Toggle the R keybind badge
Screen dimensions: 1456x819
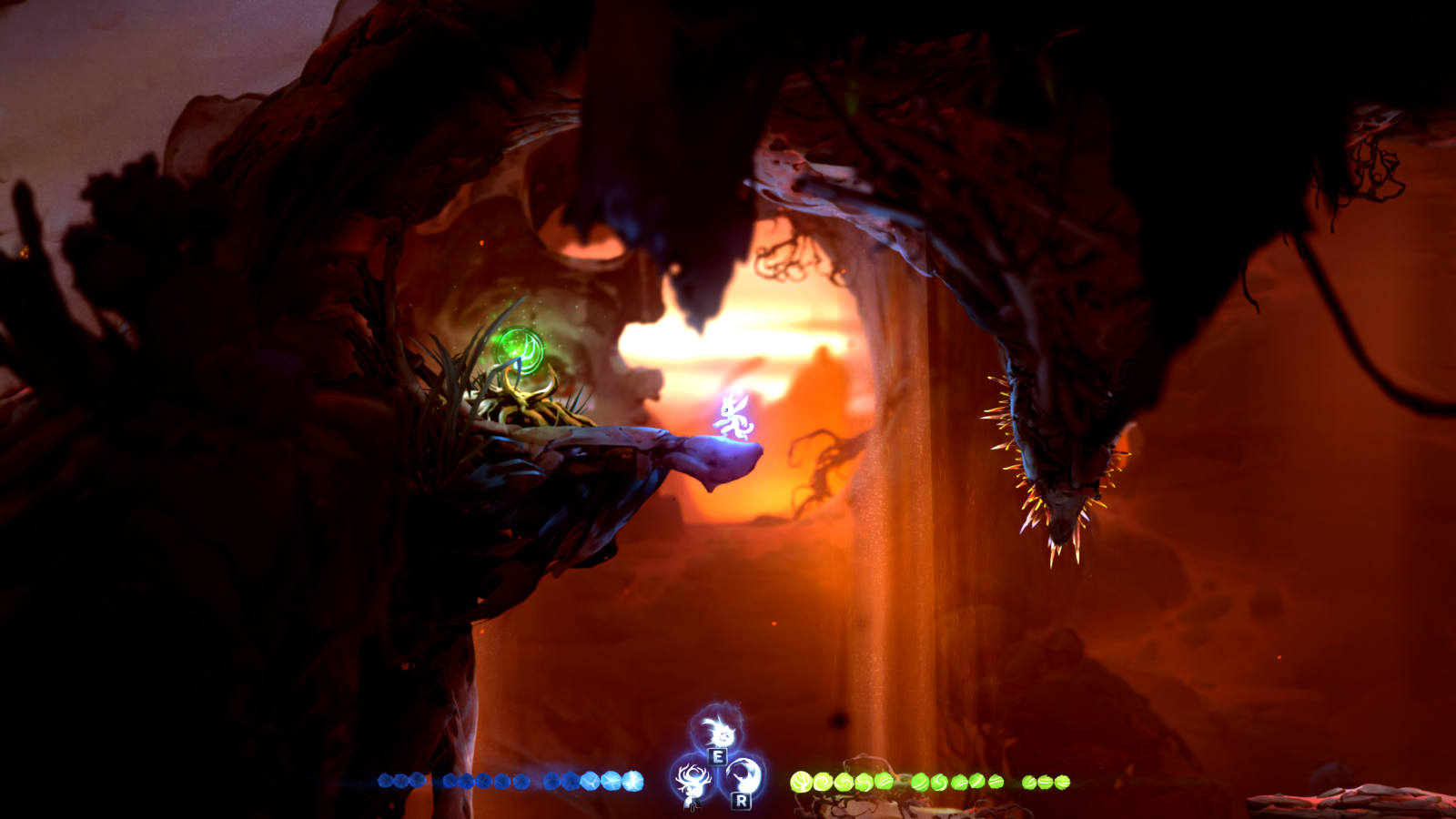pos(742,801)
